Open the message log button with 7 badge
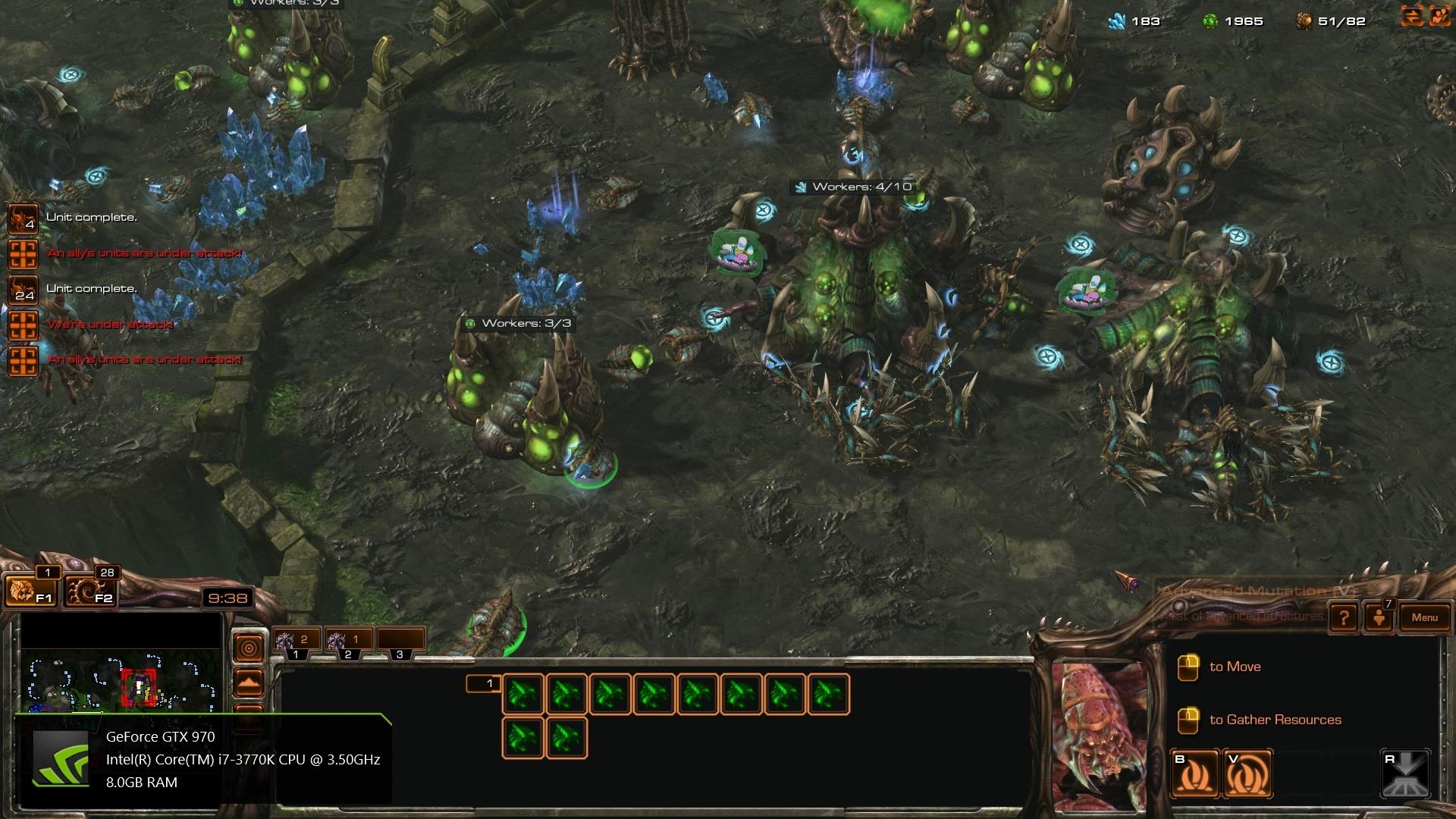This screenshot has width=1456, height=819. click(x=1379, y=617)
